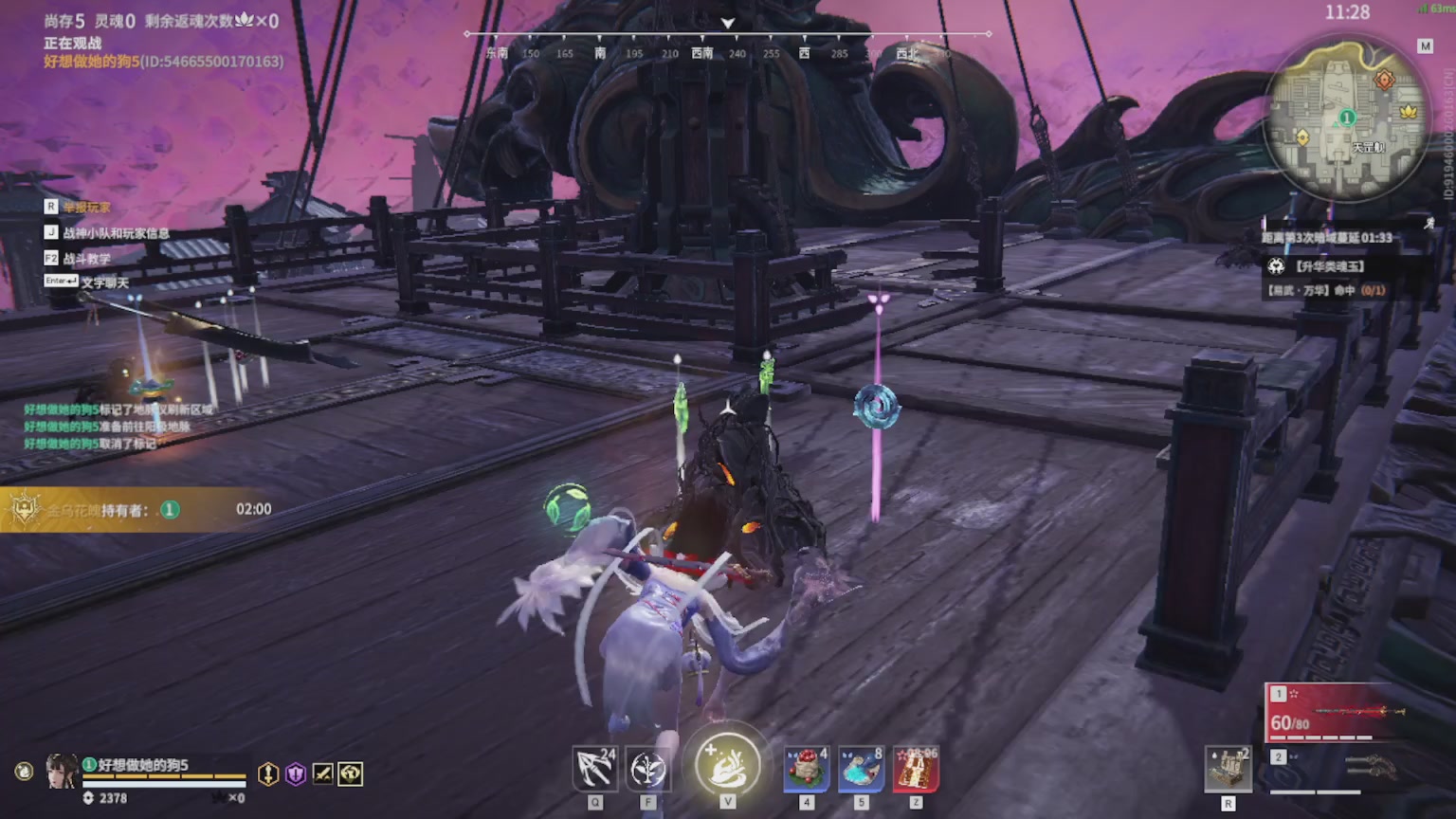This screenshot has height=819, width=1456.
Task: Click the spectated player's portrait
Action: (63, 772)
